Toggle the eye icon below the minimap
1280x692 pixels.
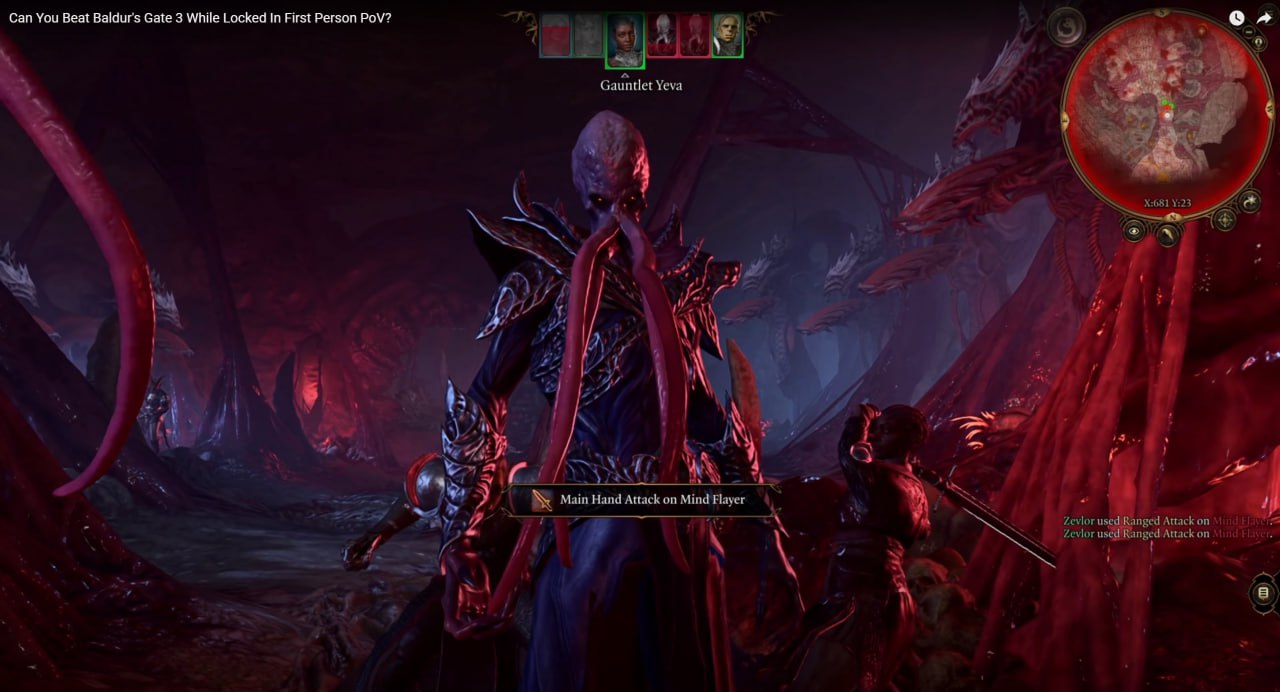(1134, 231)
